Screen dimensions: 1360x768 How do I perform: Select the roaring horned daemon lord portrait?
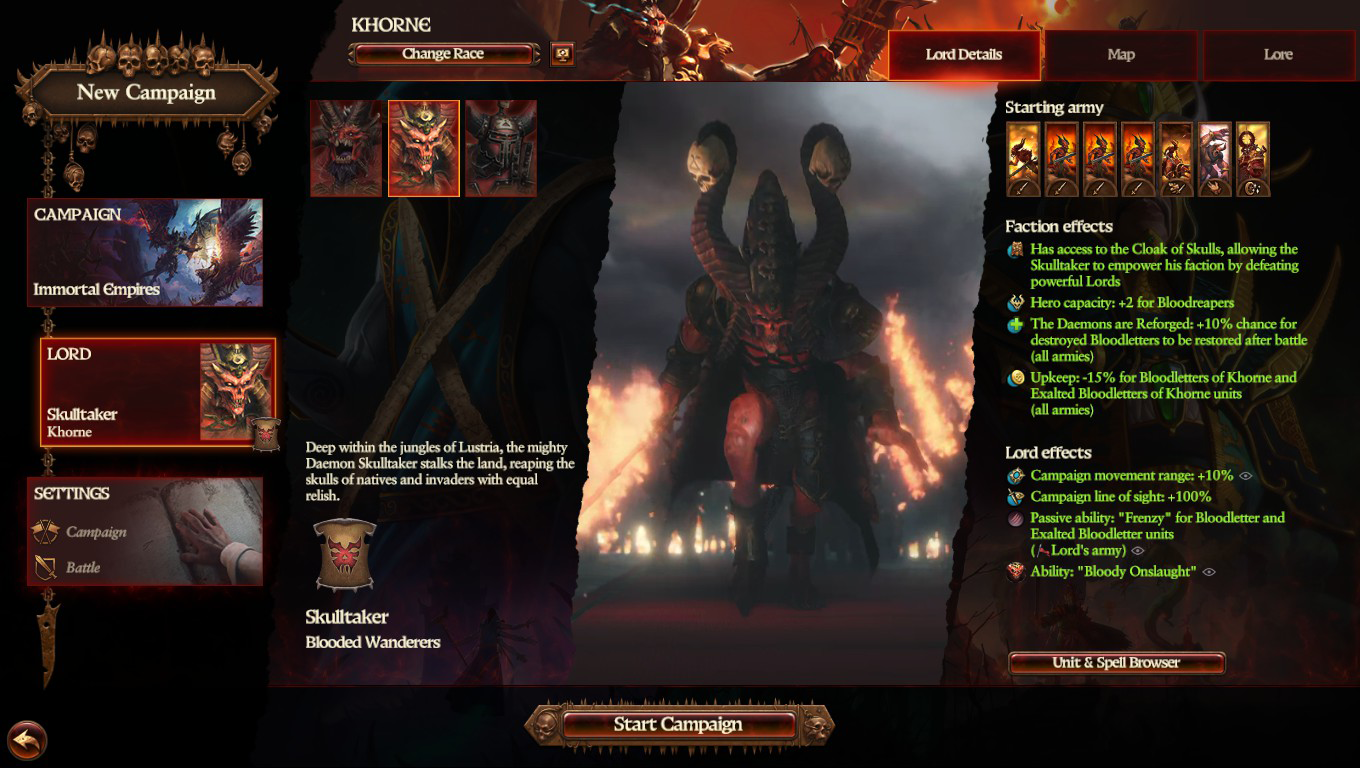click(346, 148)
